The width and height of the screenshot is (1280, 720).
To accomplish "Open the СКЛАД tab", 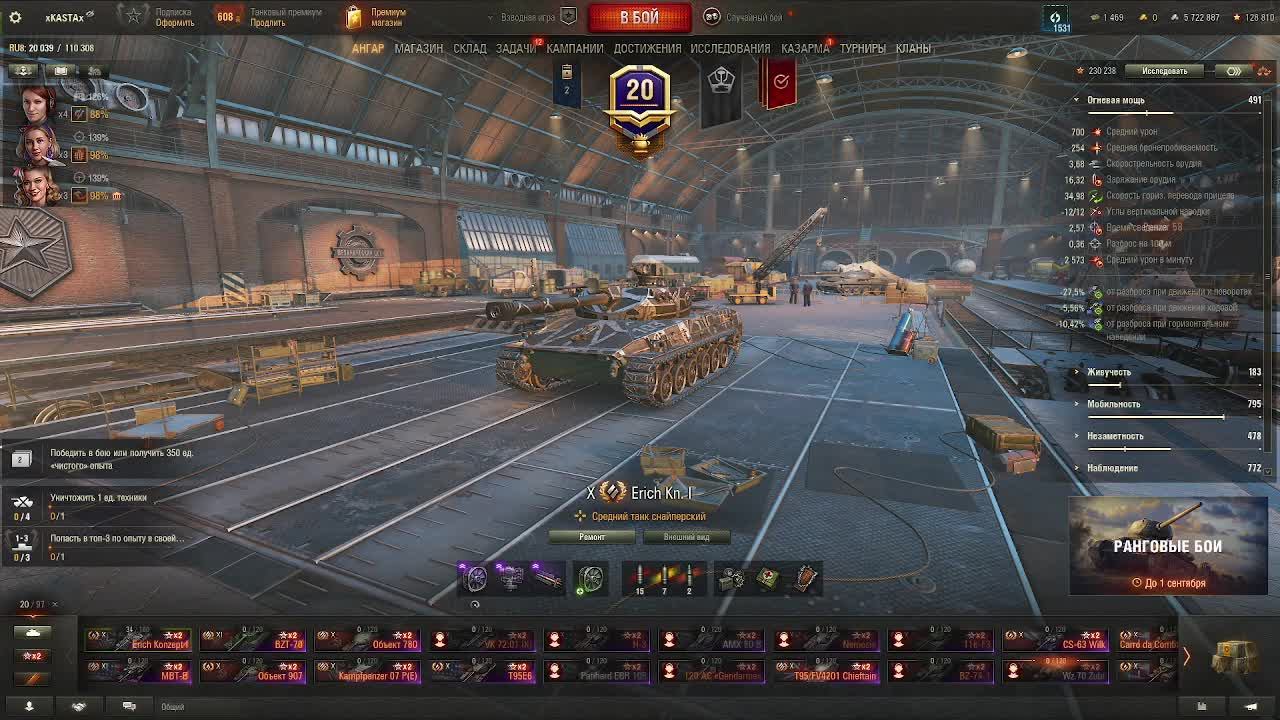I will (x=469, y=48).
